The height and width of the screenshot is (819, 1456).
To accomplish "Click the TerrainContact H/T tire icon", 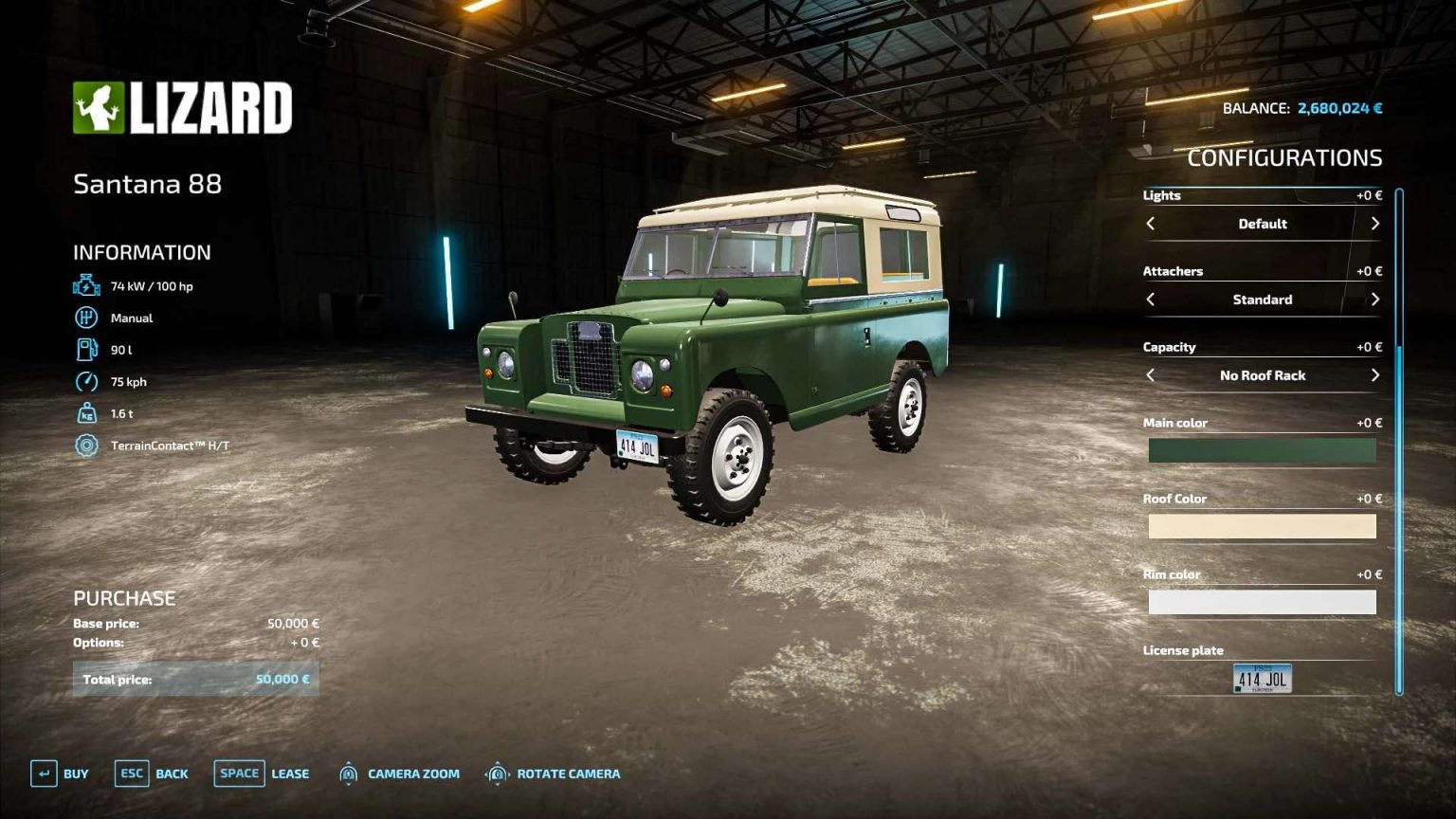I will click(85, 446).
